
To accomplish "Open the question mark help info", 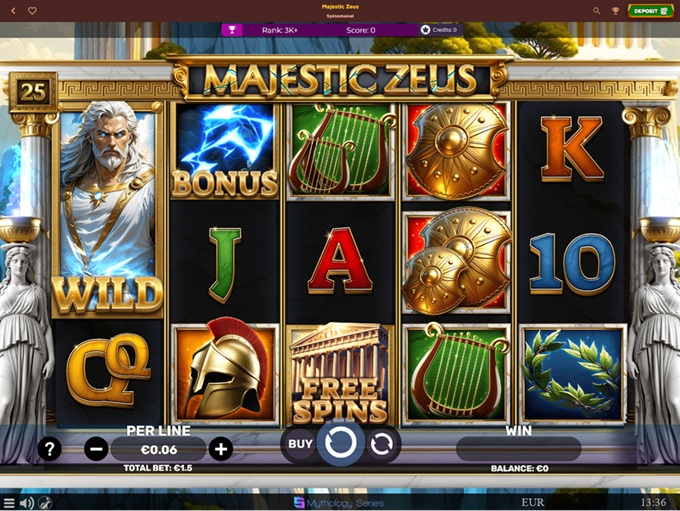I will point(49,449).
